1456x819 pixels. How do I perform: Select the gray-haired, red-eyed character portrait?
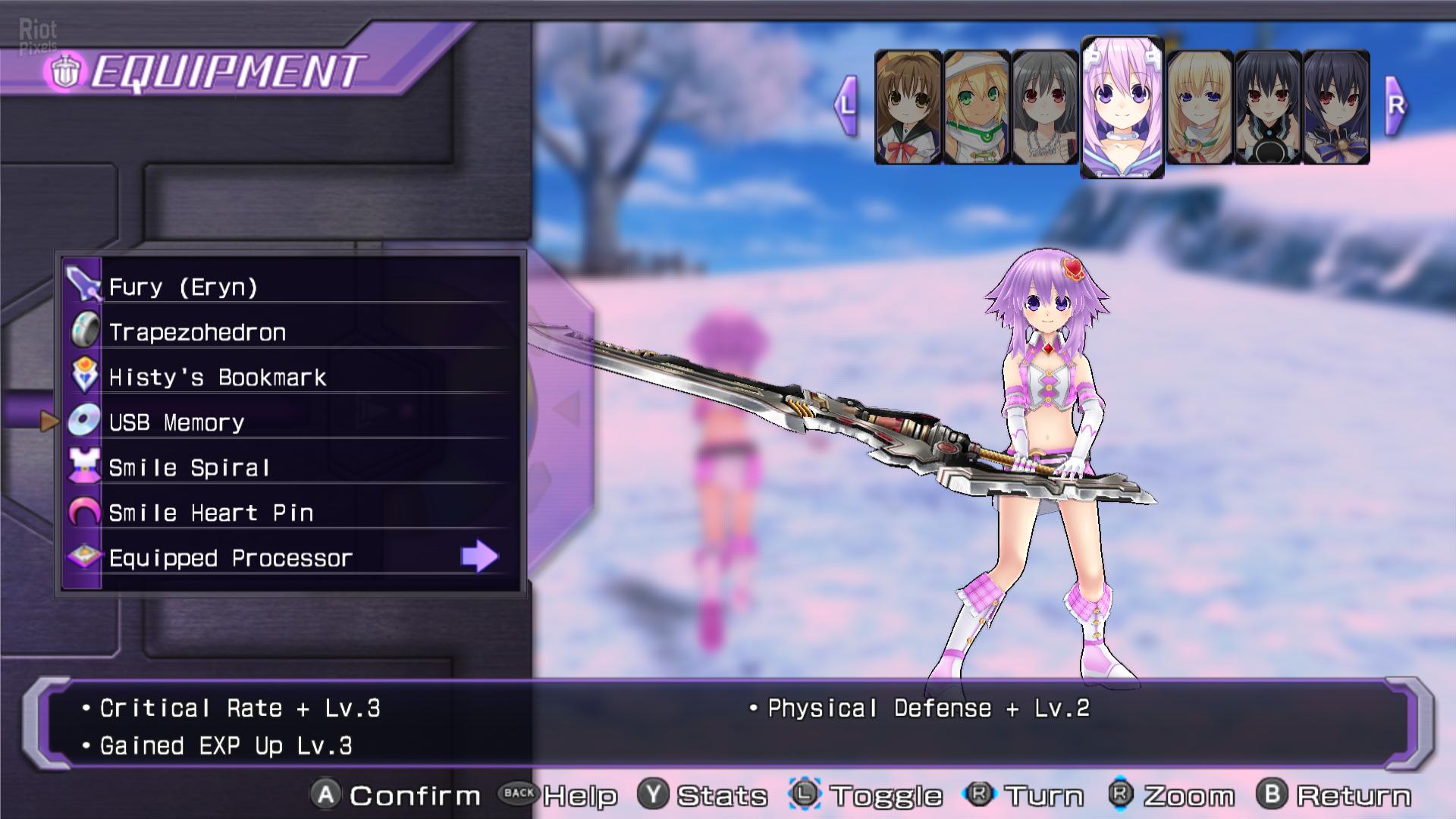click(x=1044, y=108)
